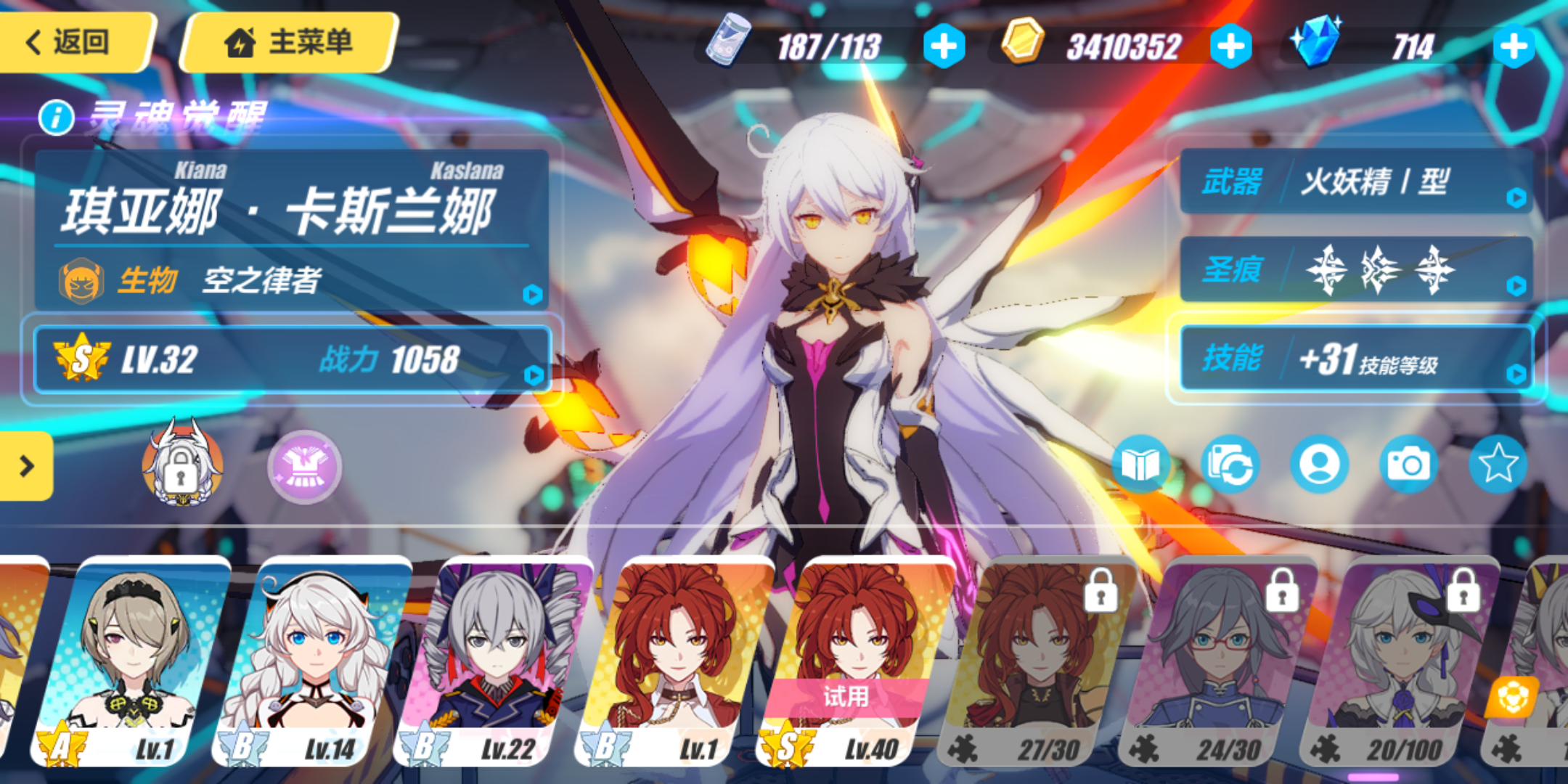Add gold coins with the plus button
The width and height of the screenshot is (1568, 784).
1231,46
